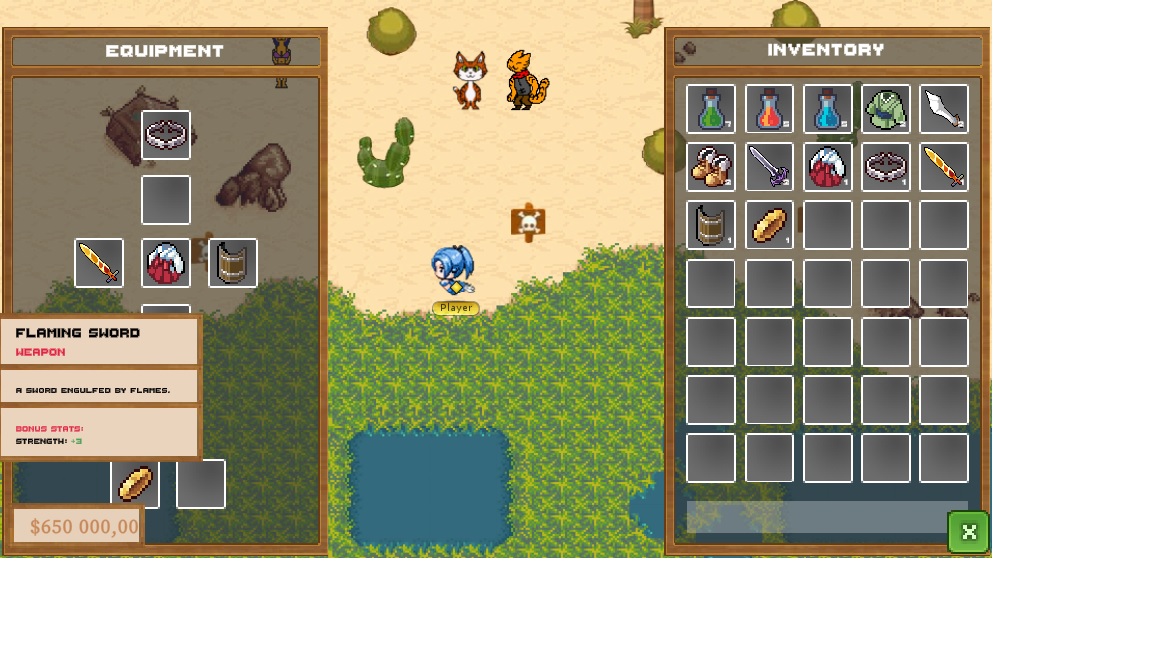Select the red helmet in the inventory panel

pyautogui.click(x=828, y=167)
